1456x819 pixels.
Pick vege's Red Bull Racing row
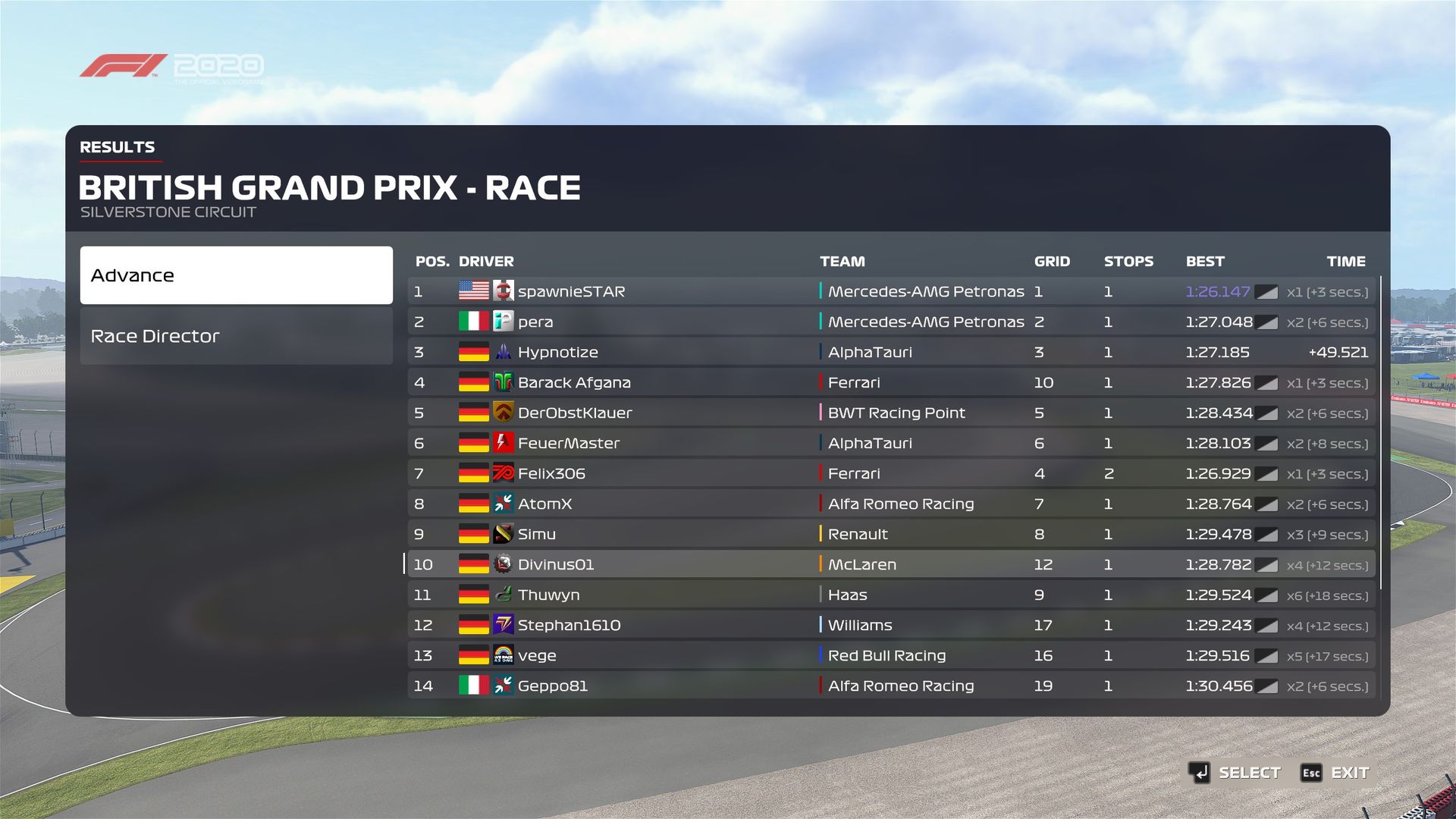point(891,655)
